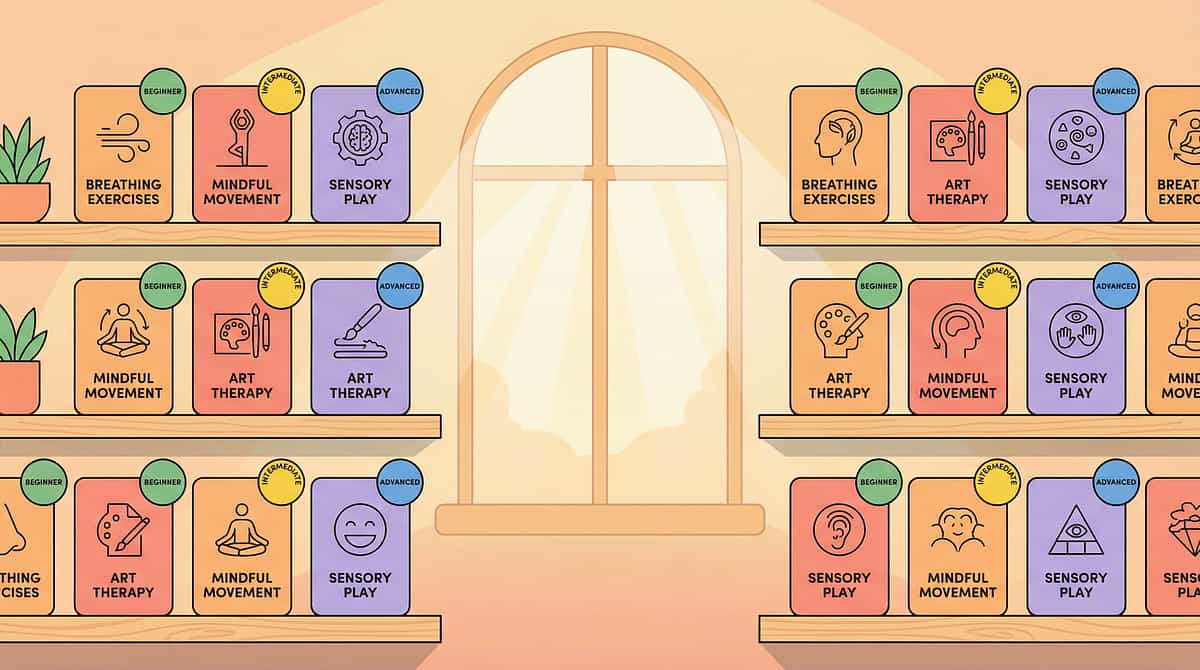Select the Sensory Play eye-and-hands card
The width and height of the screenshot is (1200, 670).
tap(1075, 347)
